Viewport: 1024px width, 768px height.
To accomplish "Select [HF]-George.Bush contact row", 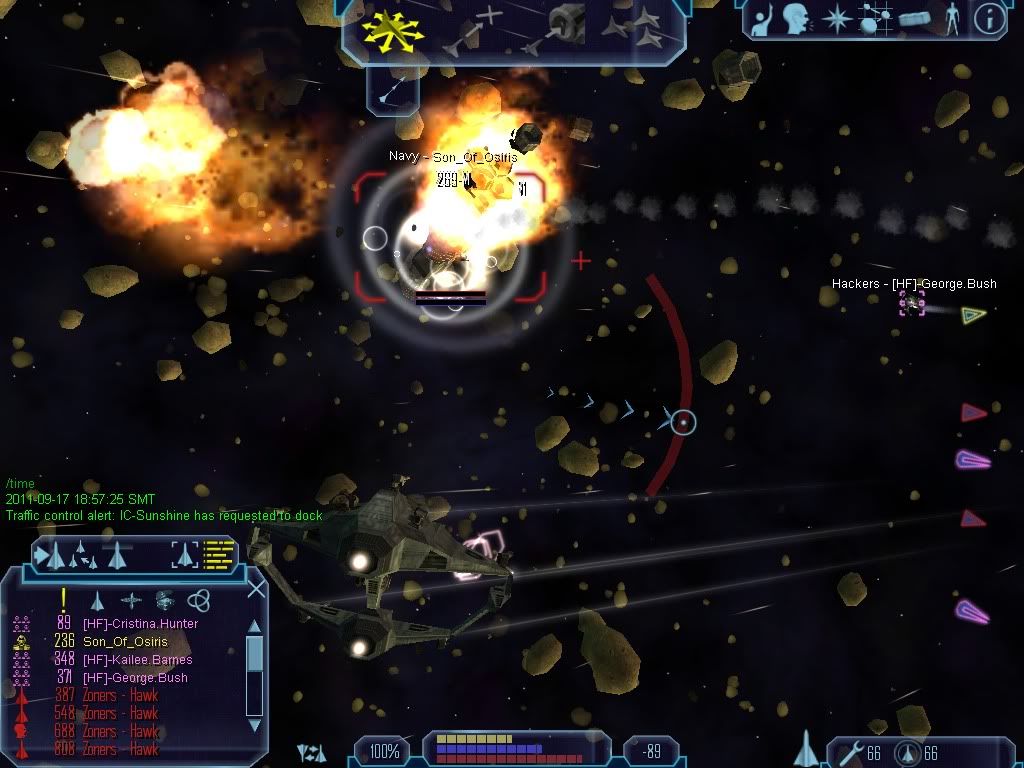I will click(x=135, y=678).
